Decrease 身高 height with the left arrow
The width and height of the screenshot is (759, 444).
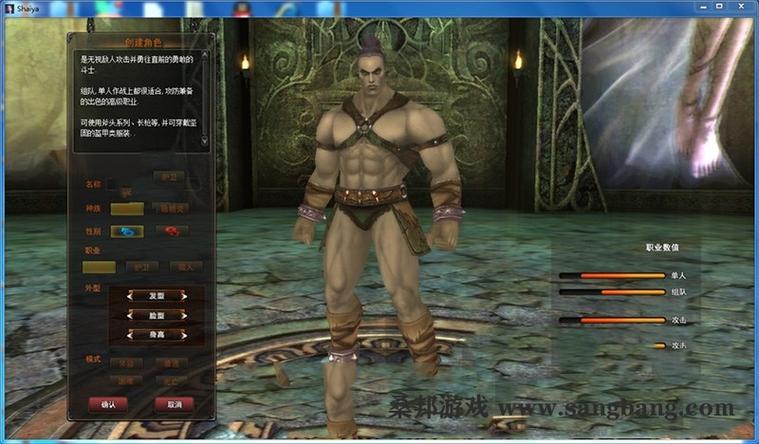pyautogui.click(x=129, y=334)
